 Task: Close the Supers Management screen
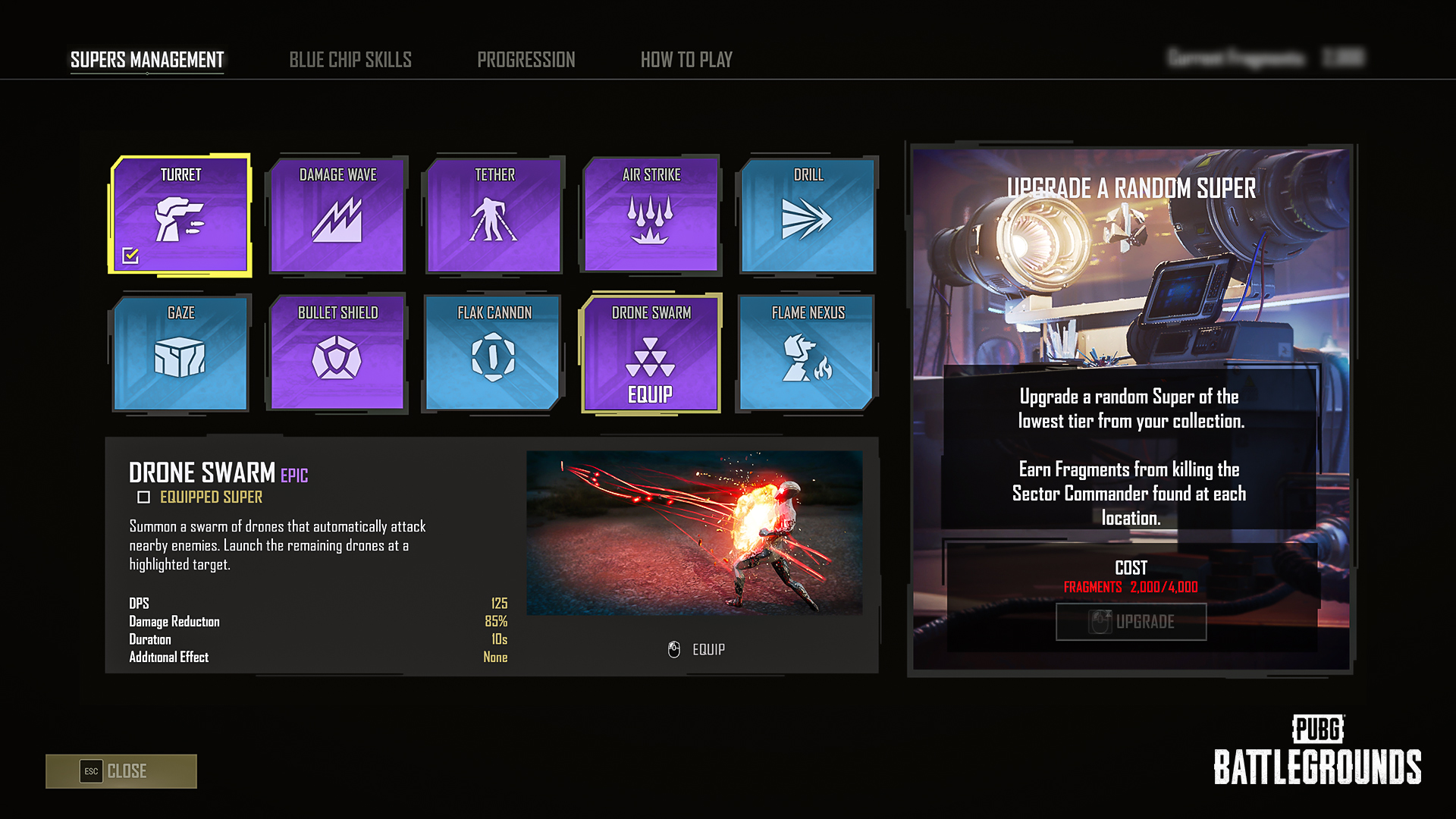121,771
